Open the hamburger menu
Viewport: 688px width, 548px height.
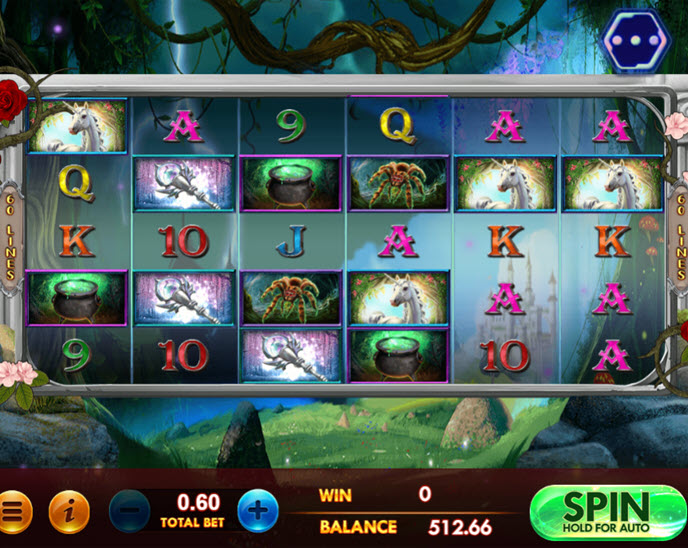point(14,512)
